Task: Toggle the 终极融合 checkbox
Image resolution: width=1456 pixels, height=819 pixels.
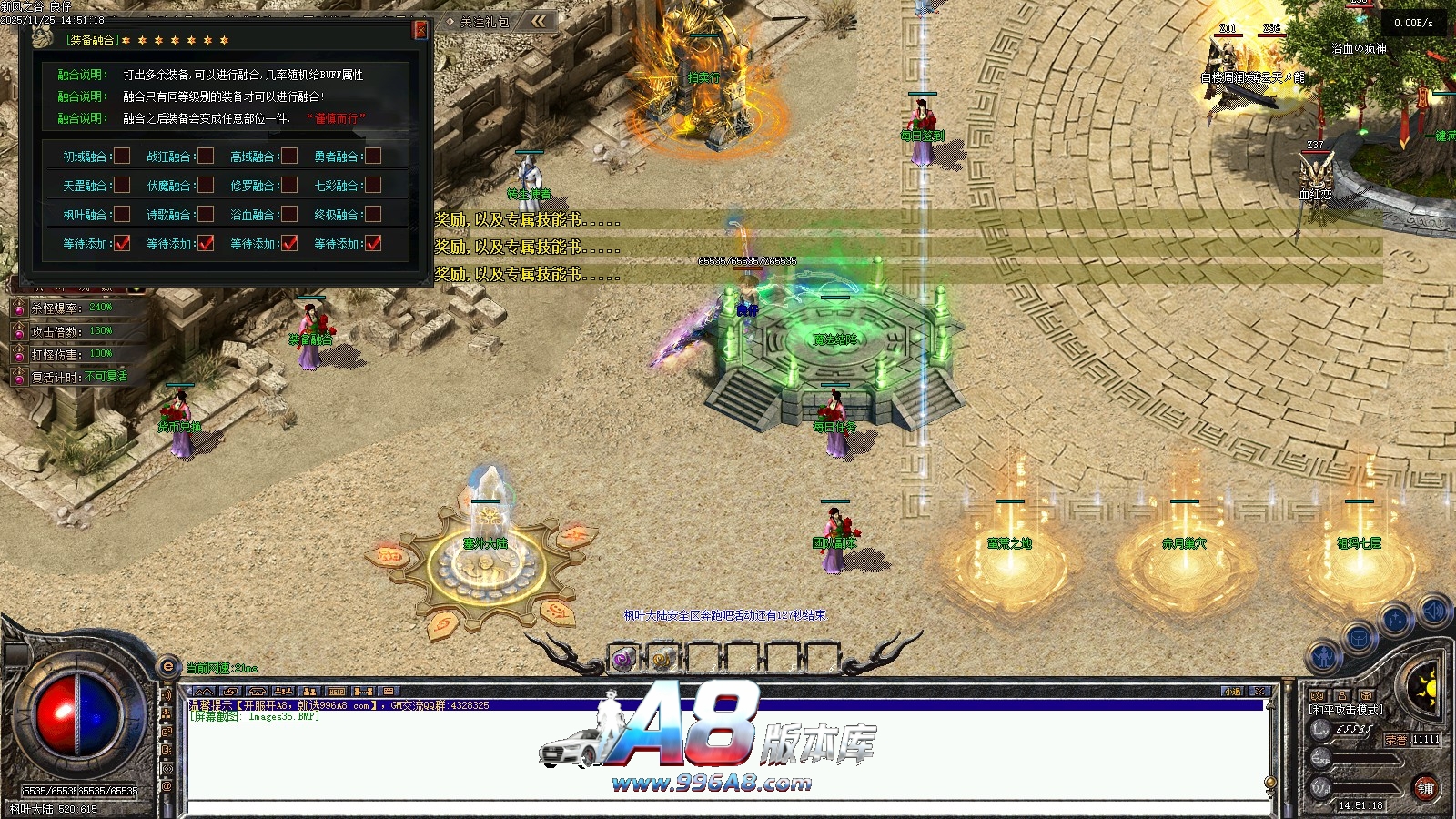Action: (373, 215)
